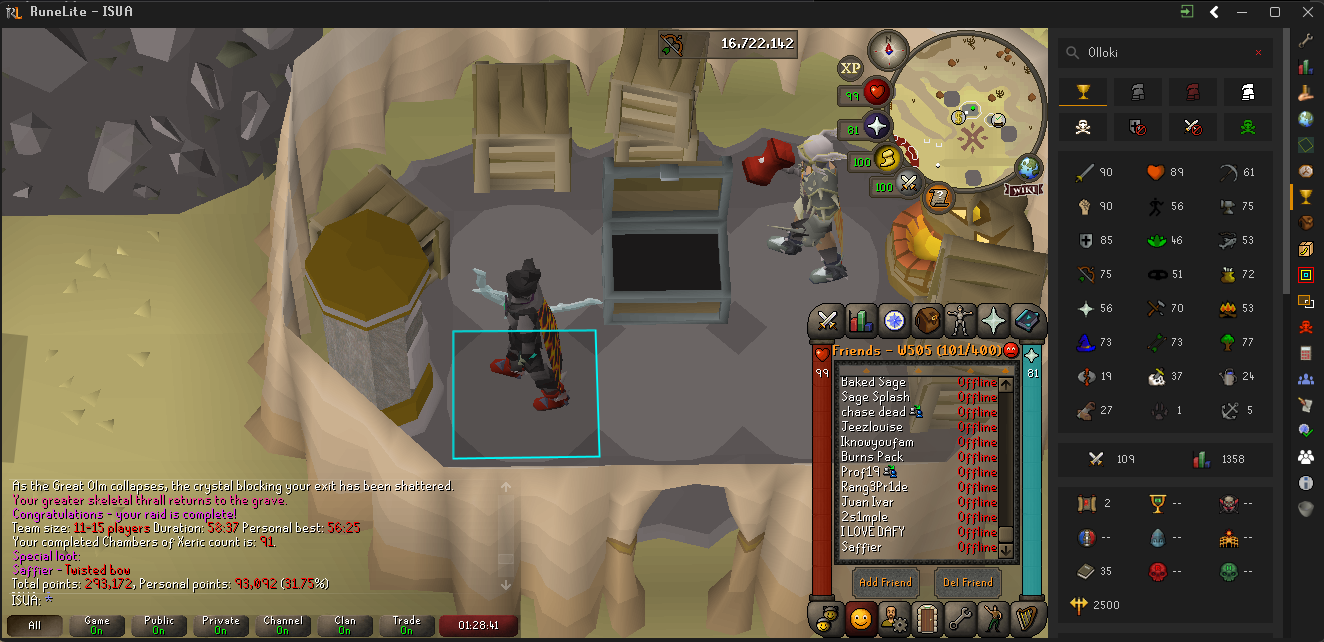Click the Del Friend button
The width and height of the screenshot is (1324, 642).
click(x=968, y=582)
